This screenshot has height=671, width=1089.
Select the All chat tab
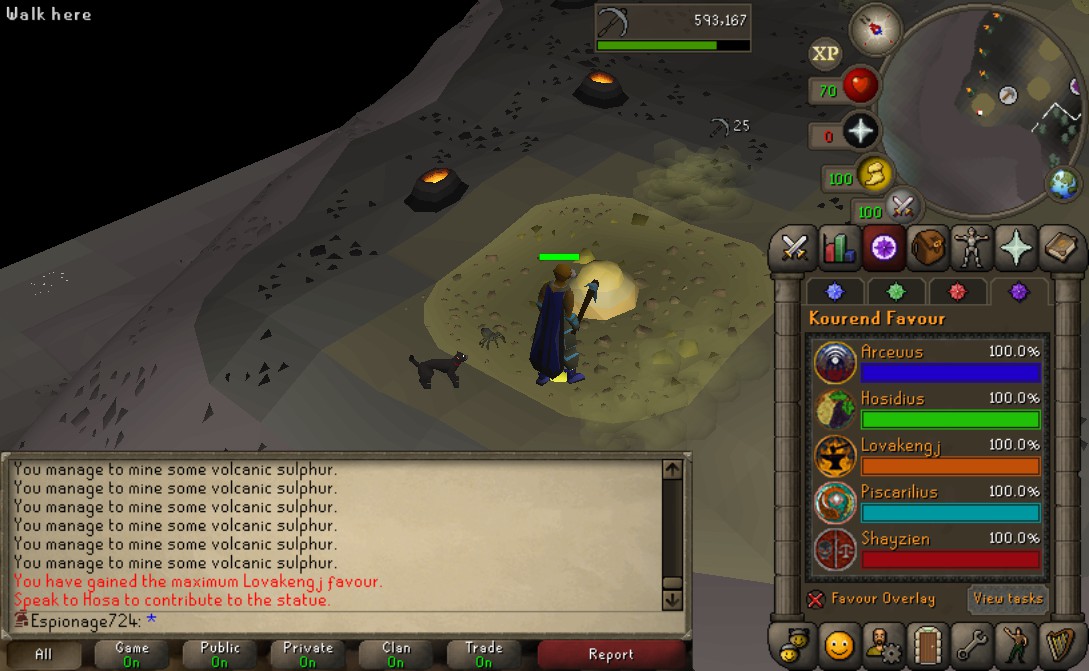43,655
